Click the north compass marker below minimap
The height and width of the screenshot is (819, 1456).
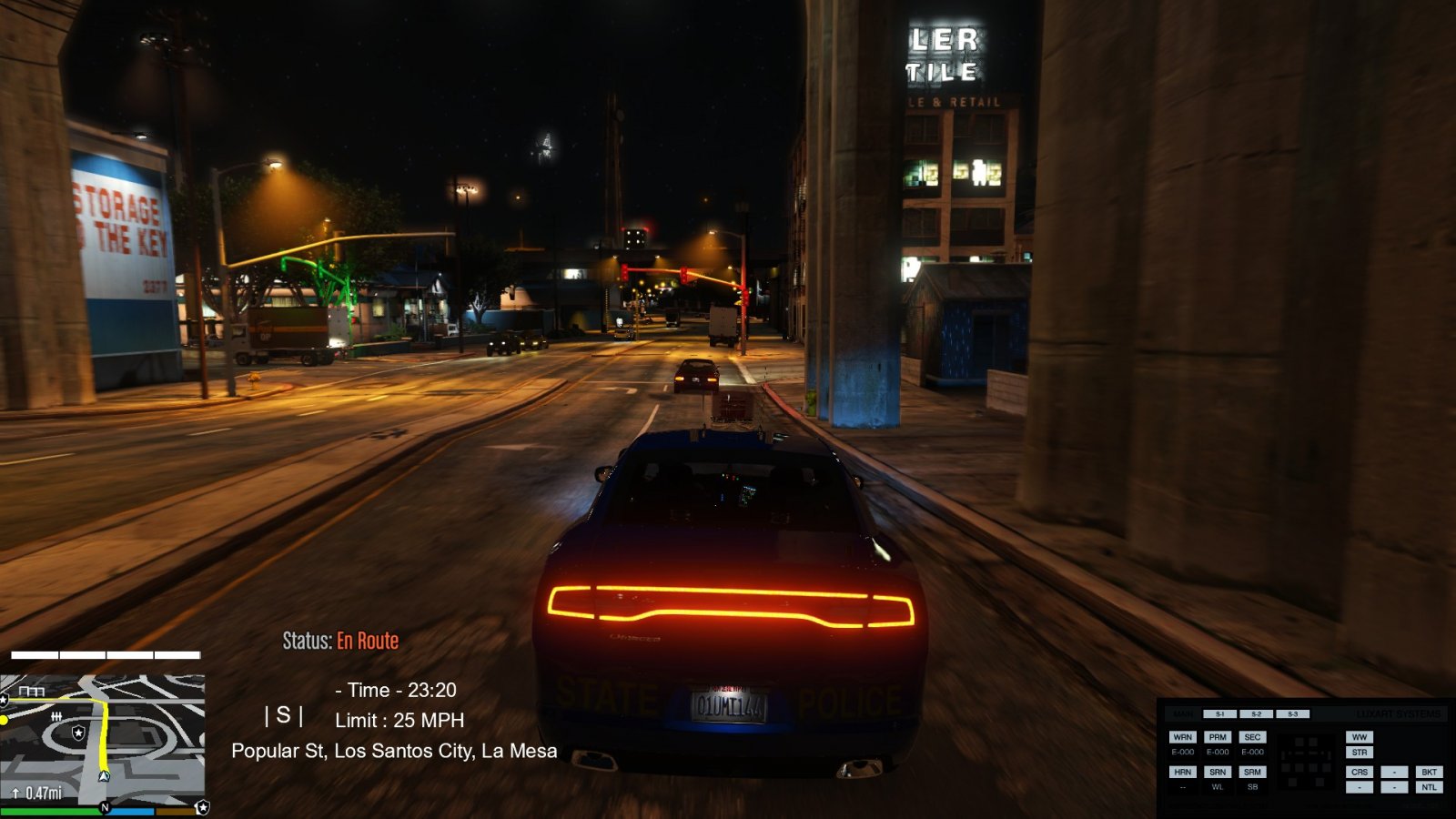(x=105, y=807)
